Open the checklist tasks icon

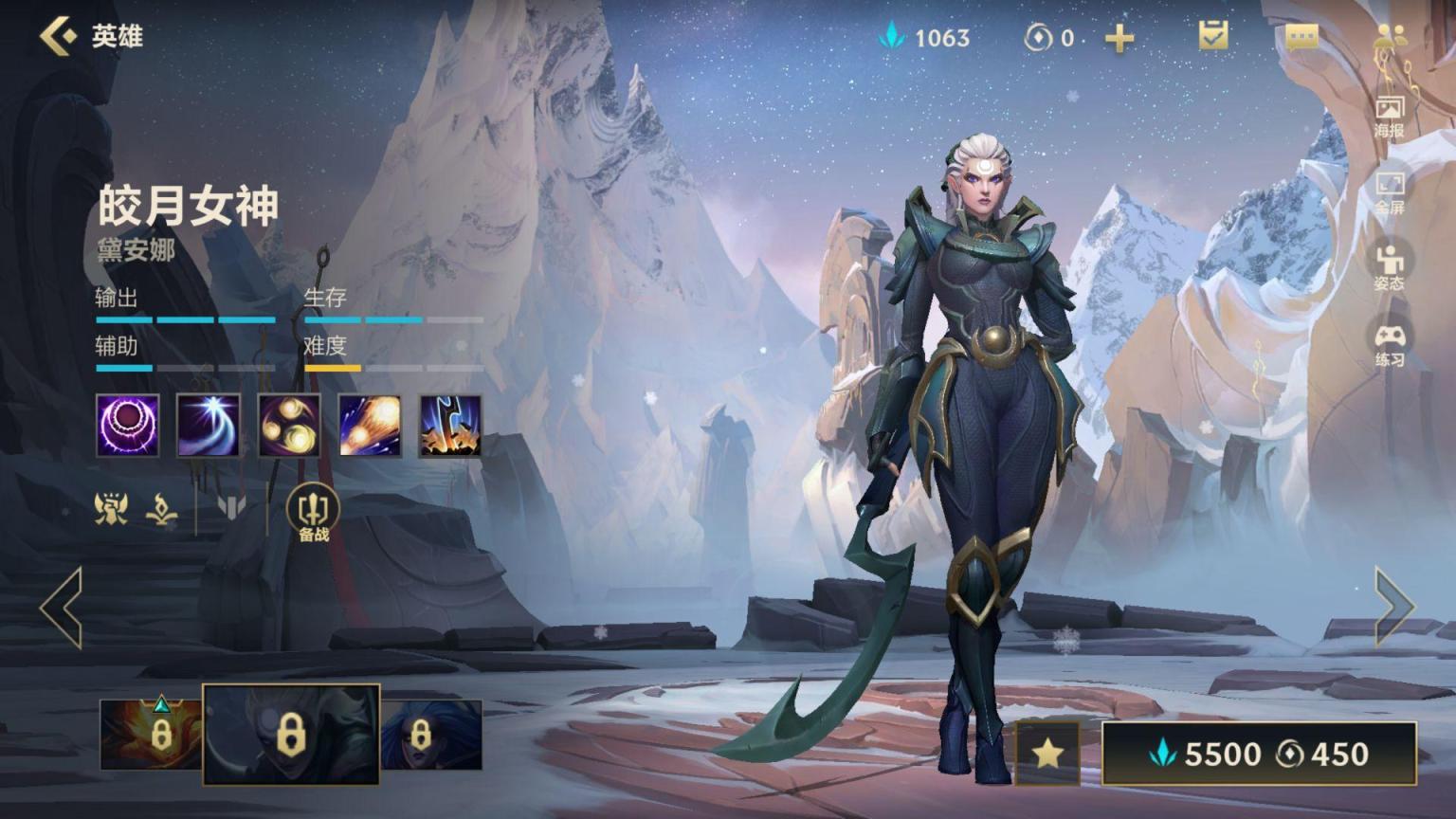(x=1212, y=36)
